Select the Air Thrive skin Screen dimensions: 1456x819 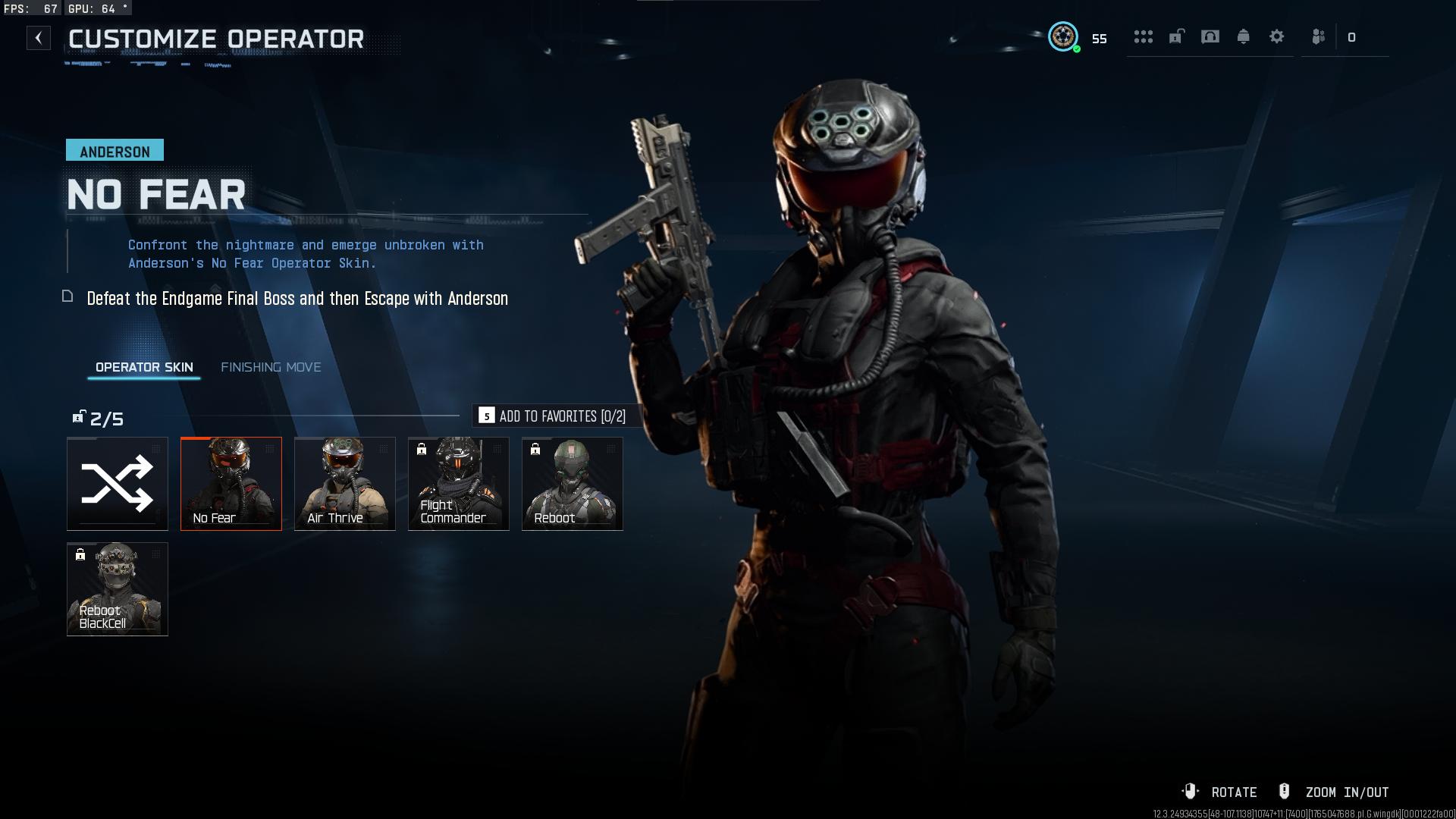pos(345,484)
